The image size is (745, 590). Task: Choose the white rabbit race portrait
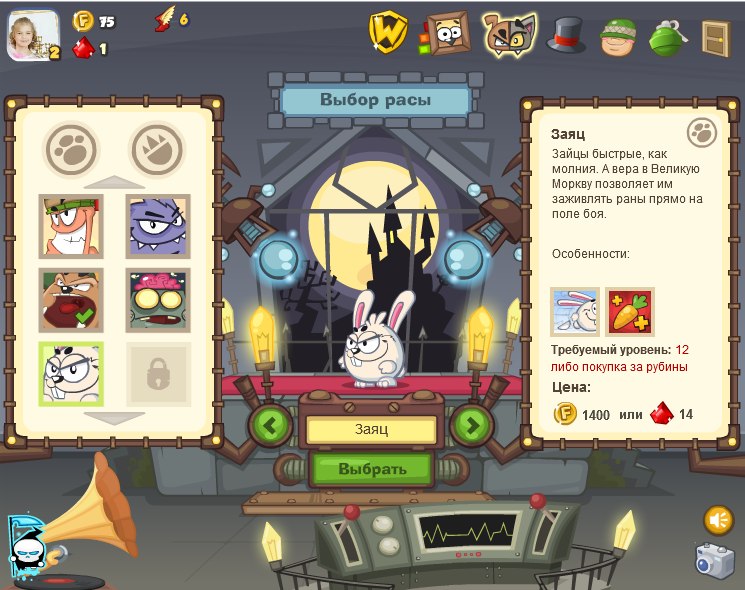pyautogui.click(x=70, y=373)
